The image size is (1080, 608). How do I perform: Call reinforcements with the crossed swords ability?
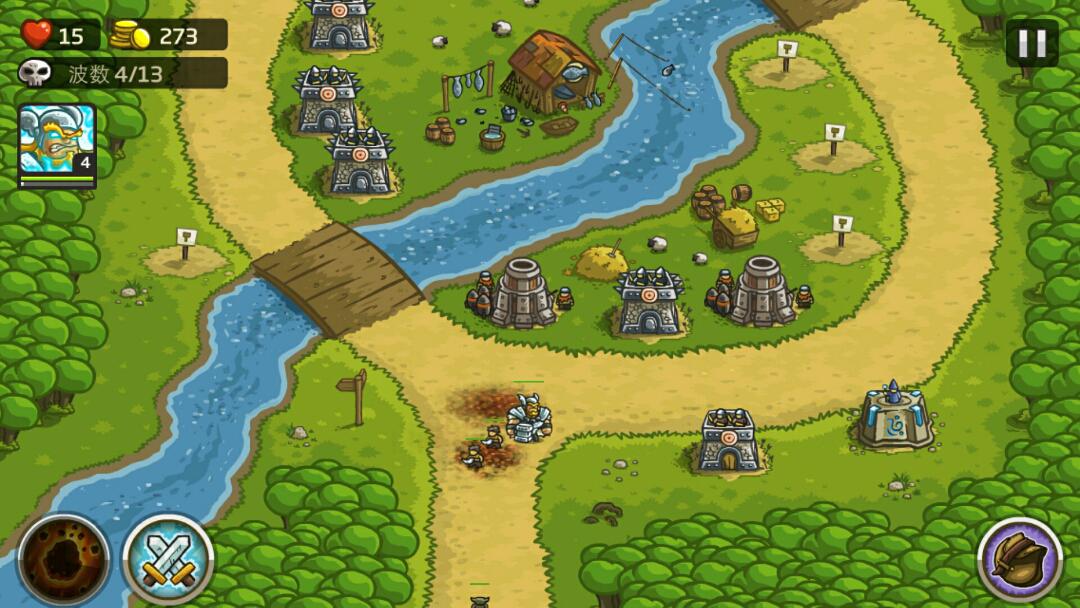(168, 560)
